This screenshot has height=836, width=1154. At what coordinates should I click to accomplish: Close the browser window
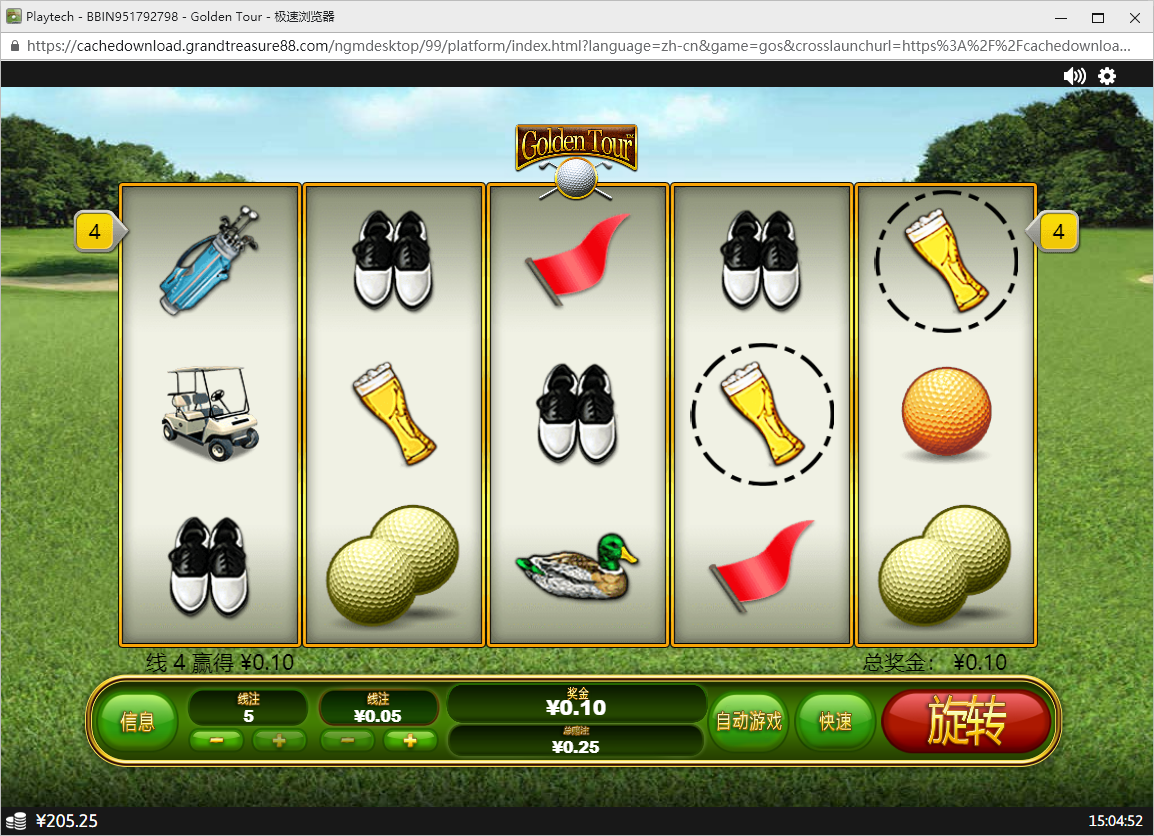point(1134,17)
